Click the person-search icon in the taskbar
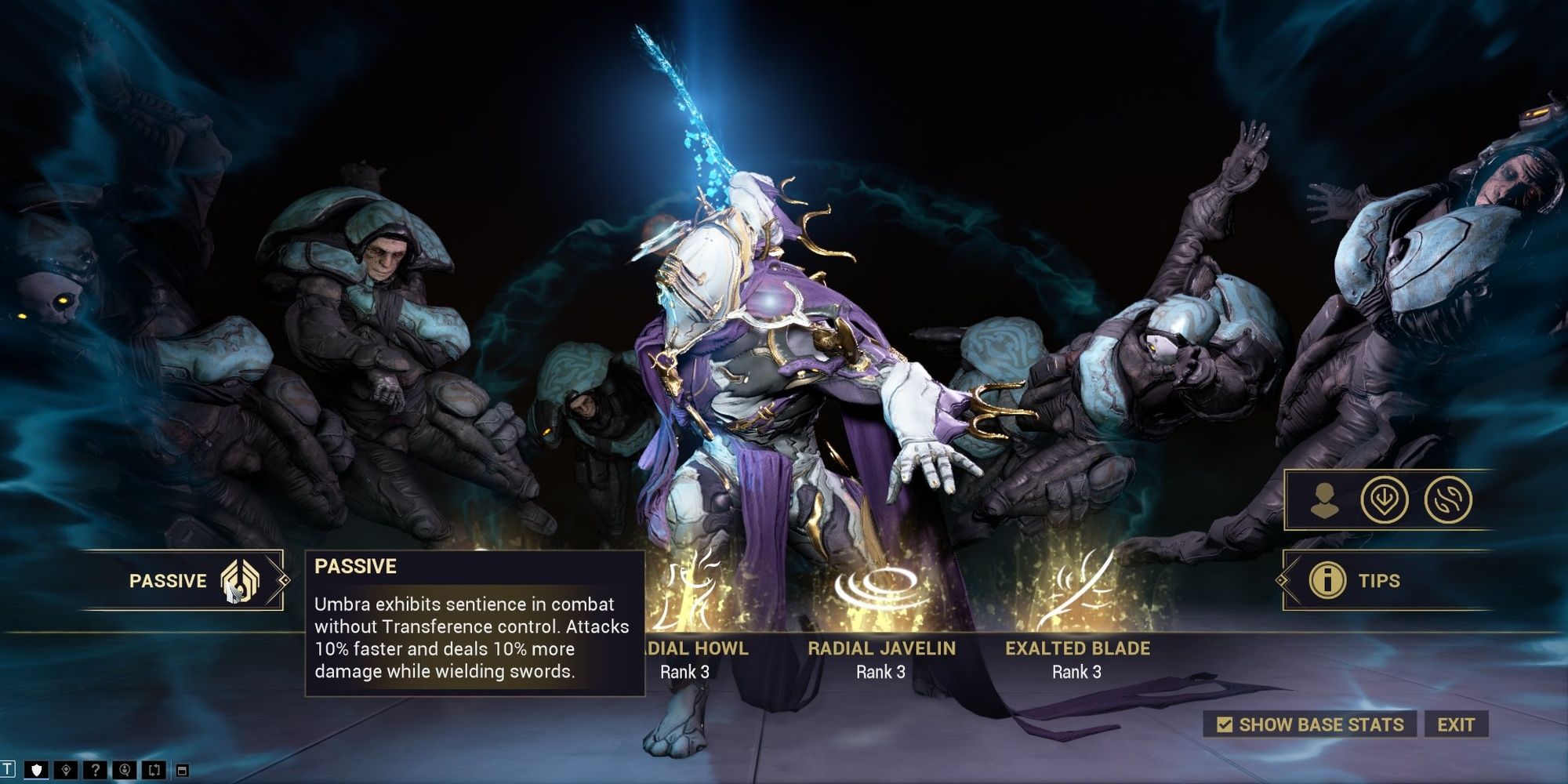This screenshot has width=1568, height=784. point(125,769)
